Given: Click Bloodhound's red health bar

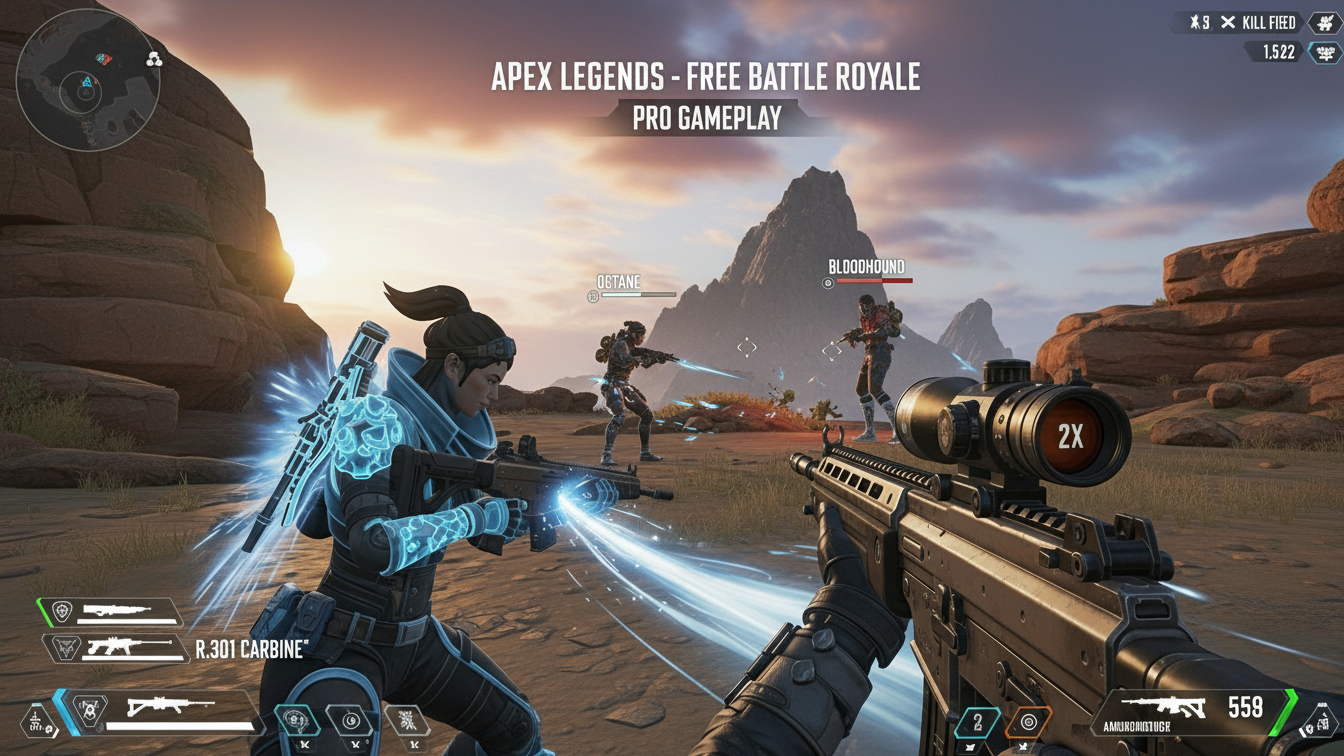Looking at the screenshot, I should 876,281.
